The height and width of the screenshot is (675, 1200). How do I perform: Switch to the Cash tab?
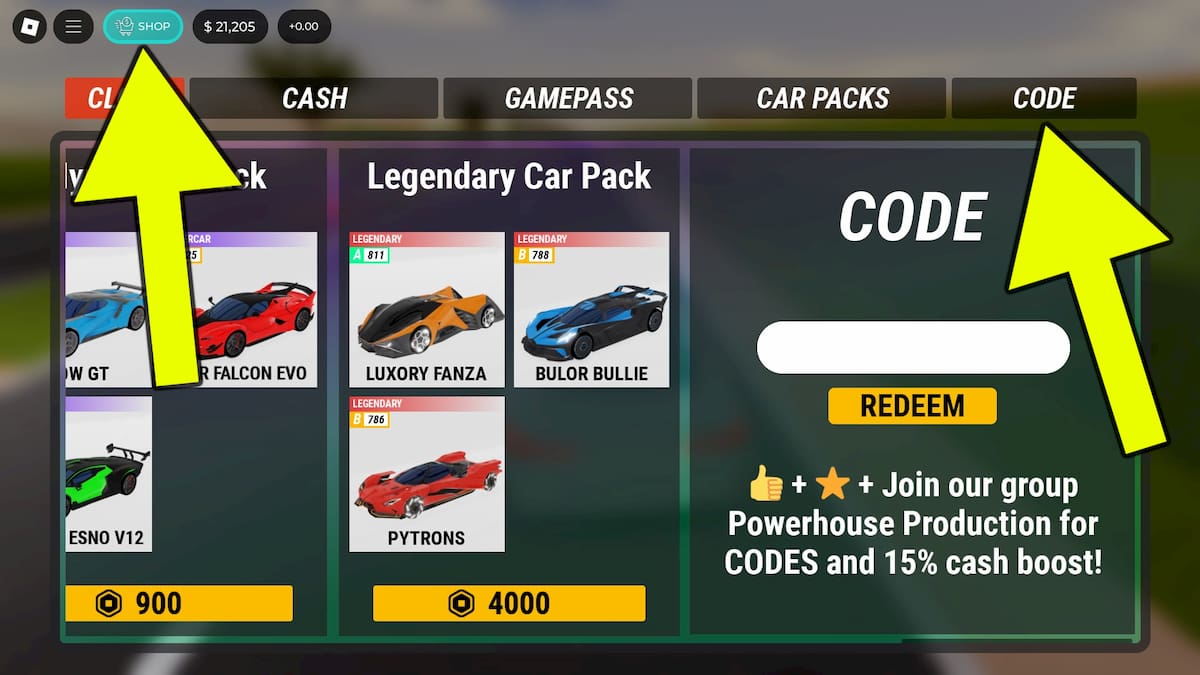click(314, 99)
